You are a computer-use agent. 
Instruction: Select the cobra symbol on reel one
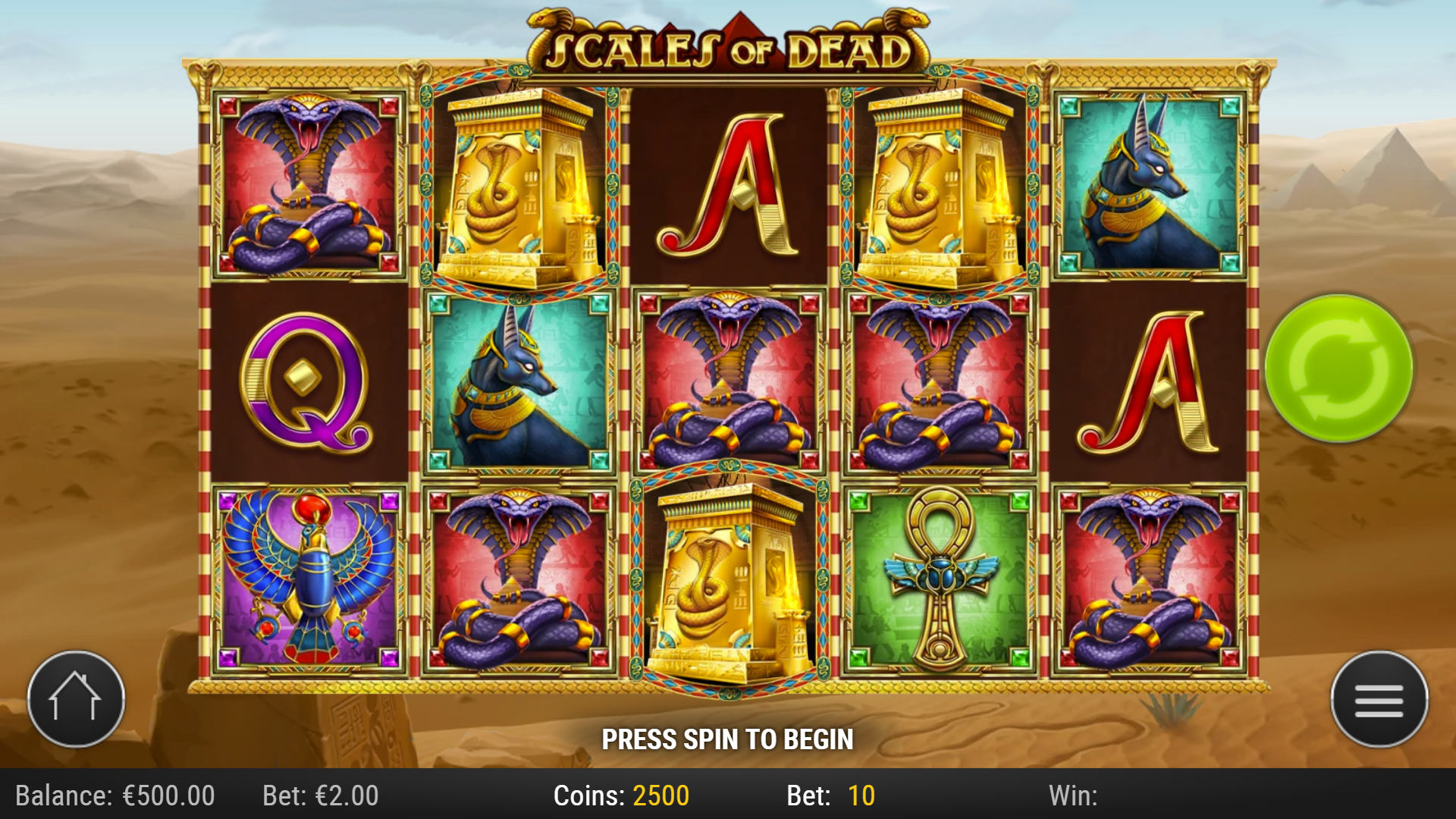(303, 186)
